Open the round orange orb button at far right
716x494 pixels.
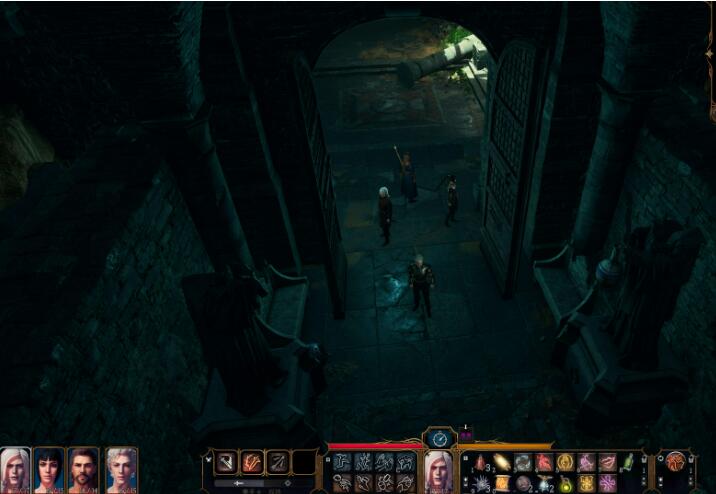tap(676, 461)
